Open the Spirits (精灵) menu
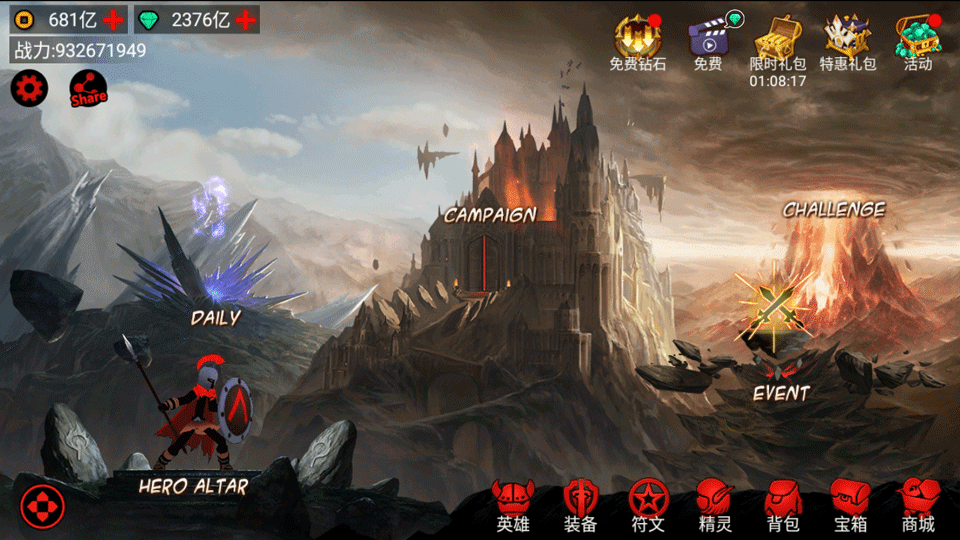This screenshot has height=540, width=960. [714, 504]
